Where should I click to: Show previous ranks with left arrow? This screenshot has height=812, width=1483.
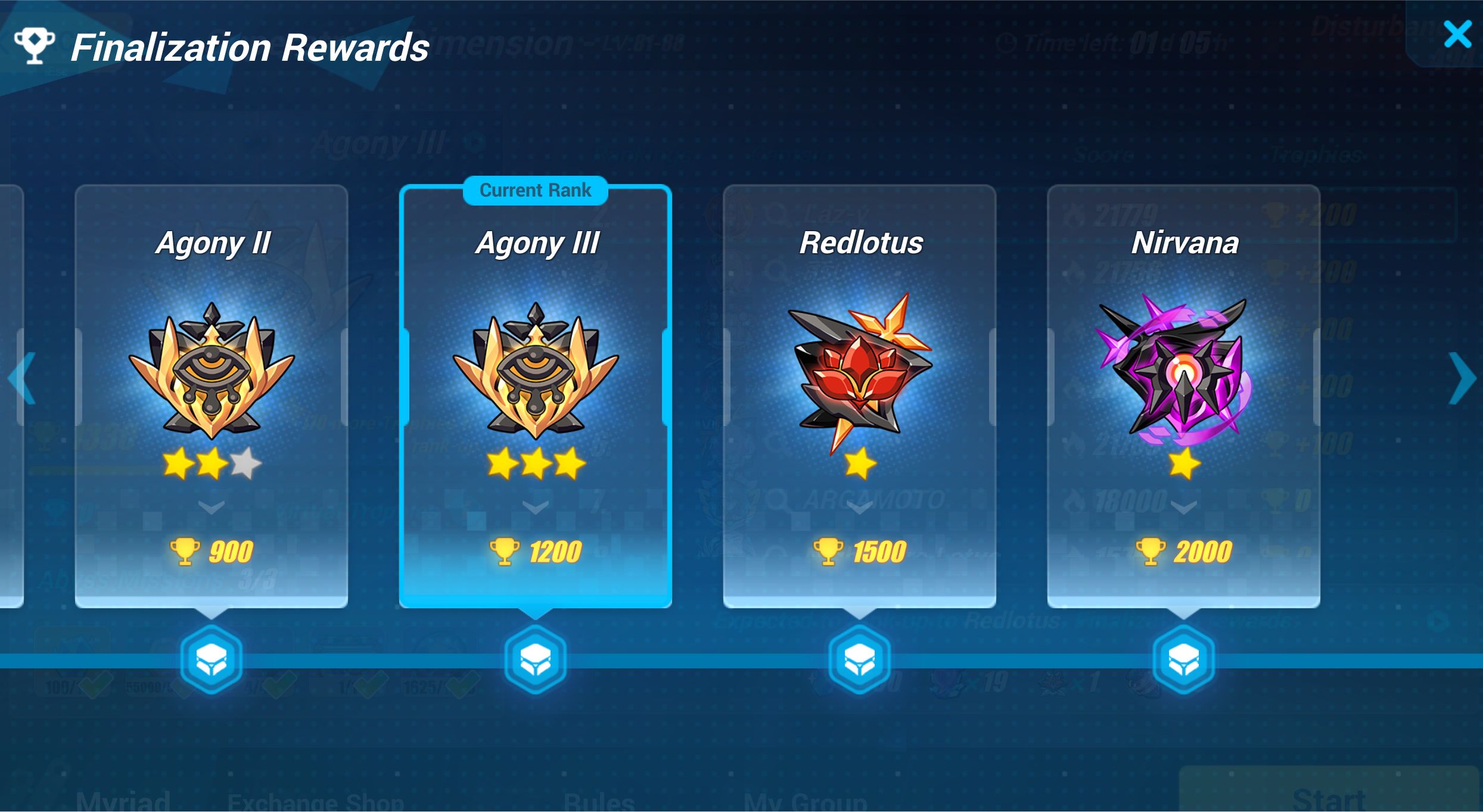22,378
